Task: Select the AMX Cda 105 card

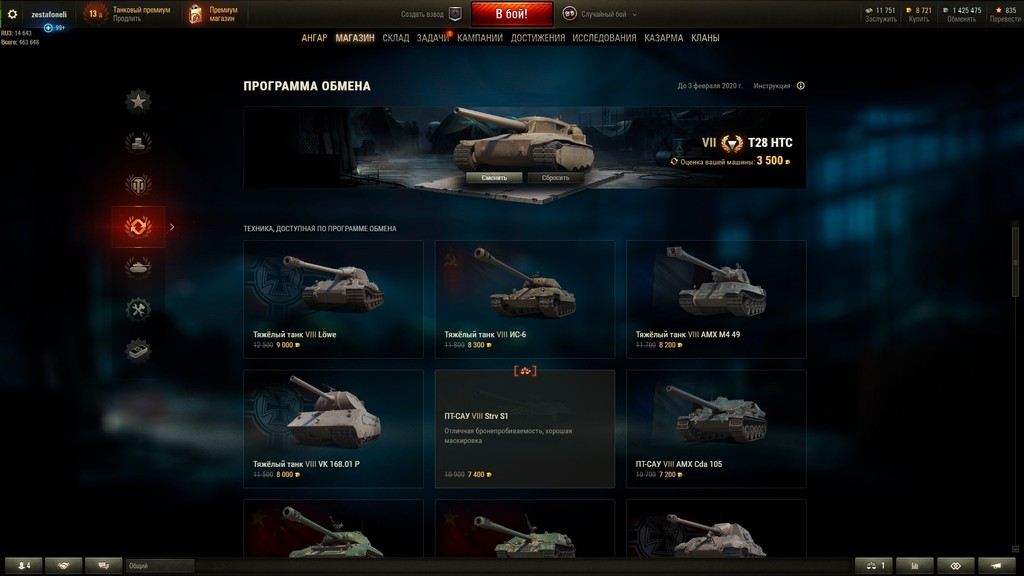Action: point(716,428)
